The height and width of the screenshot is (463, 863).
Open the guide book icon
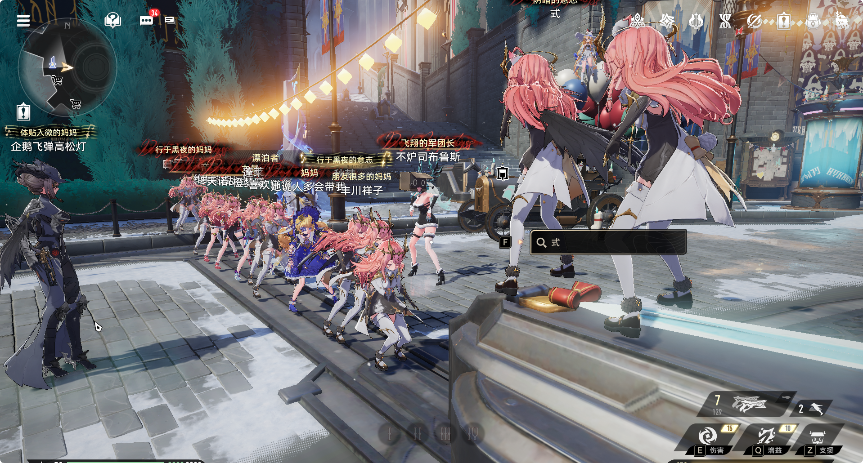pyautogui.click(x=113, y=20)
